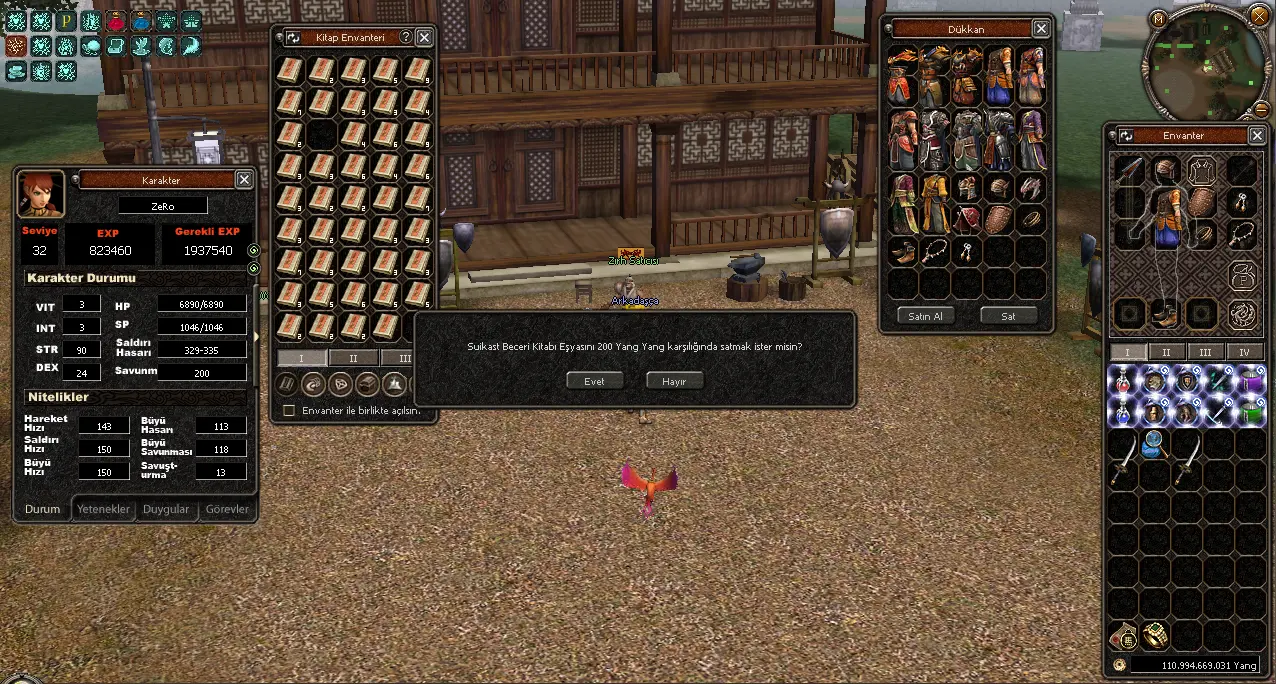Close the Envanter window
This screenshot has height=684, width=1276.
1257,135
